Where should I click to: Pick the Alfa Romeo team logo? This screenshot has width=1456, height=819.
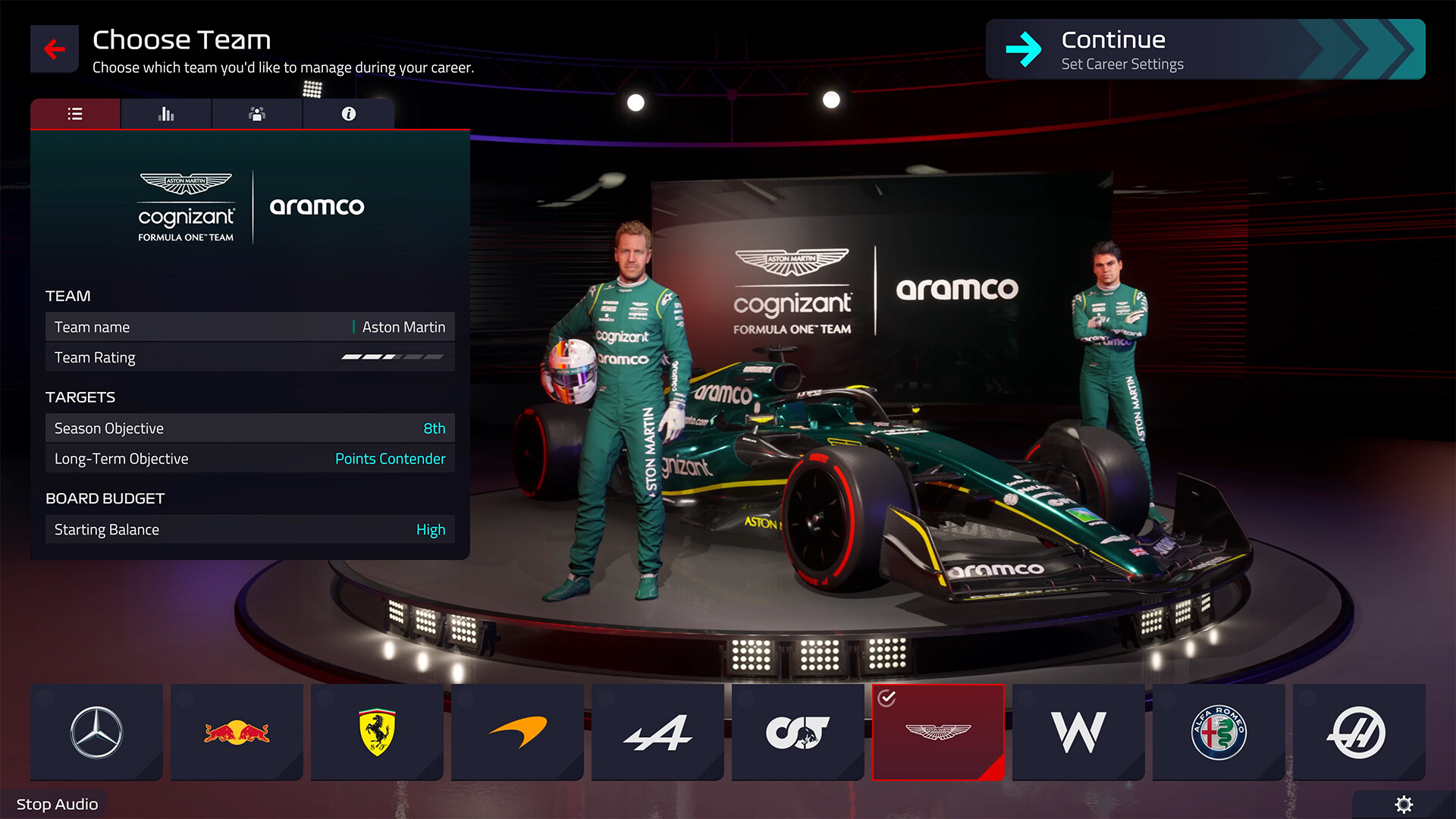[x=1218, y=731]
